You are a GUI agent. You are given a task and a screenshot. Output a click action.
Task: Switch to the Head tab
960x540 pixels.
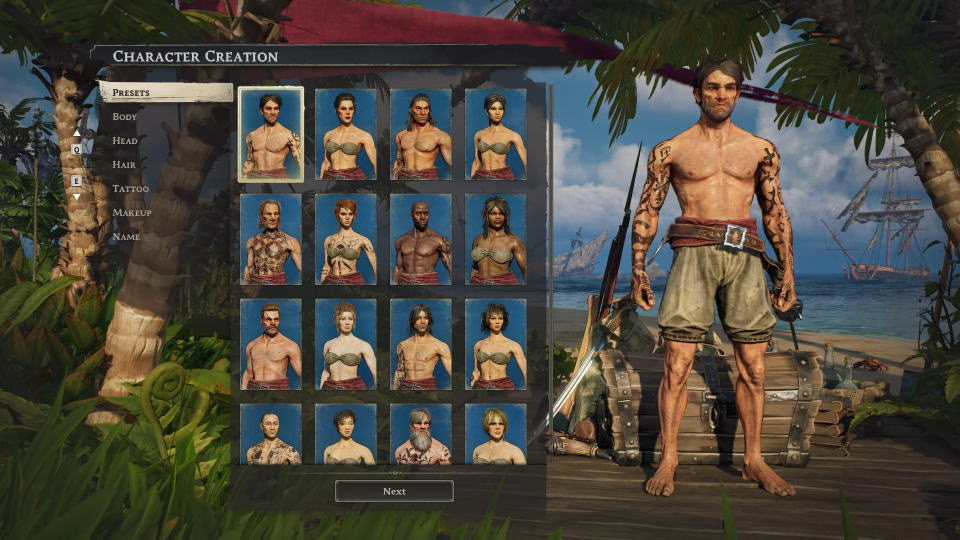click(x=125, y=141)
